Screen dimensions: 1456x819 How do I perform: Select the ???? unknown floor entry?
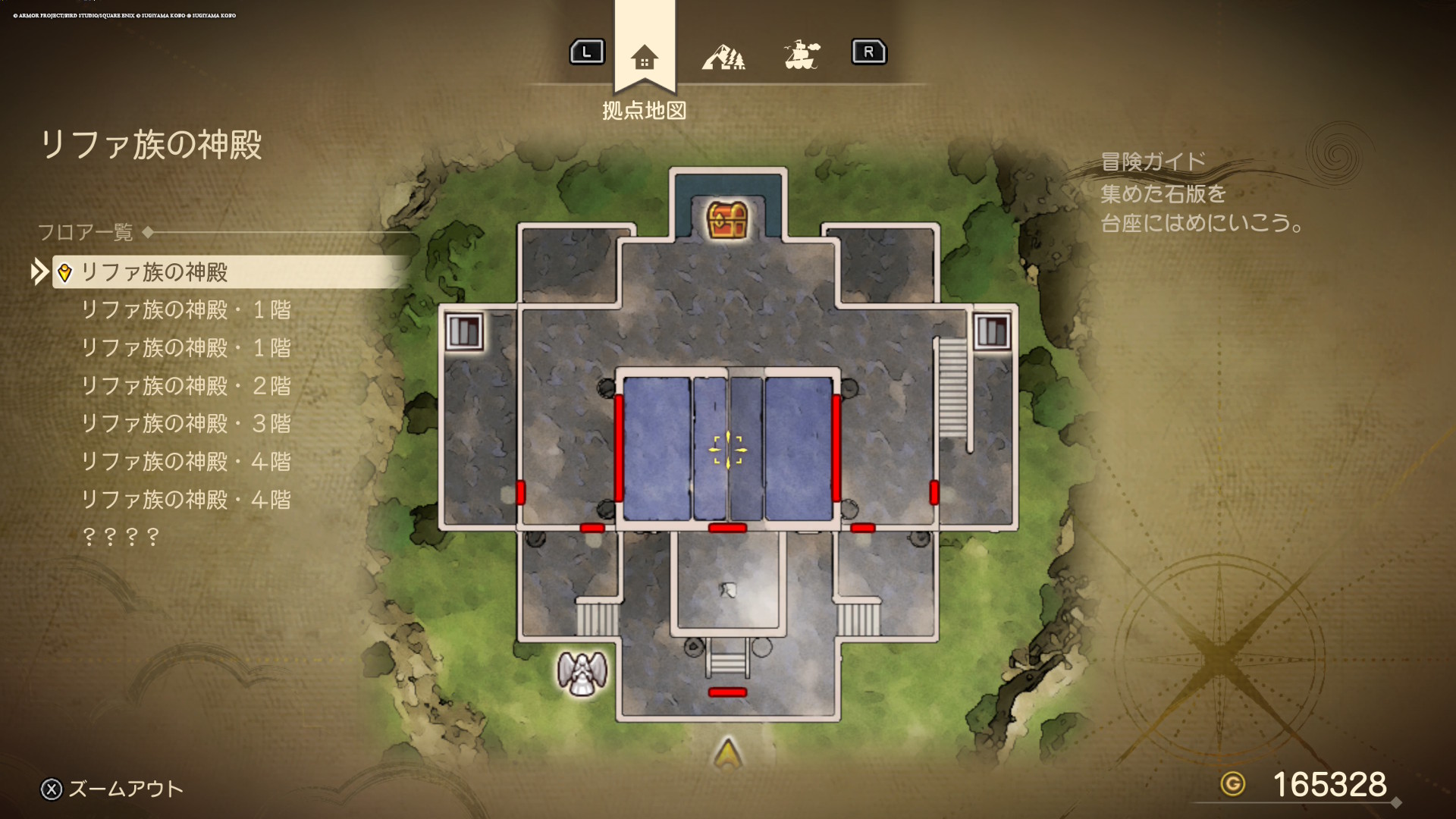tap(121, 537)
